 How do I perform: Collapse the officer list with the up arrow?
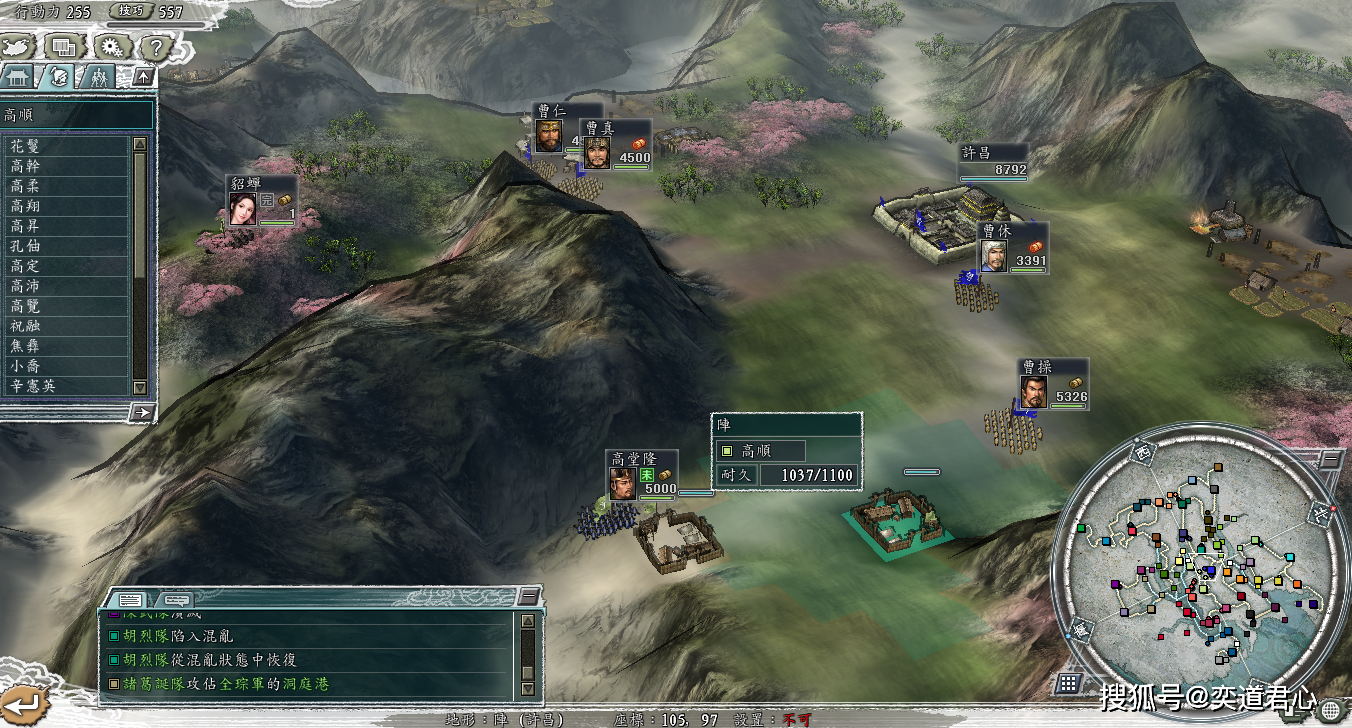click(x=144, y=76)
